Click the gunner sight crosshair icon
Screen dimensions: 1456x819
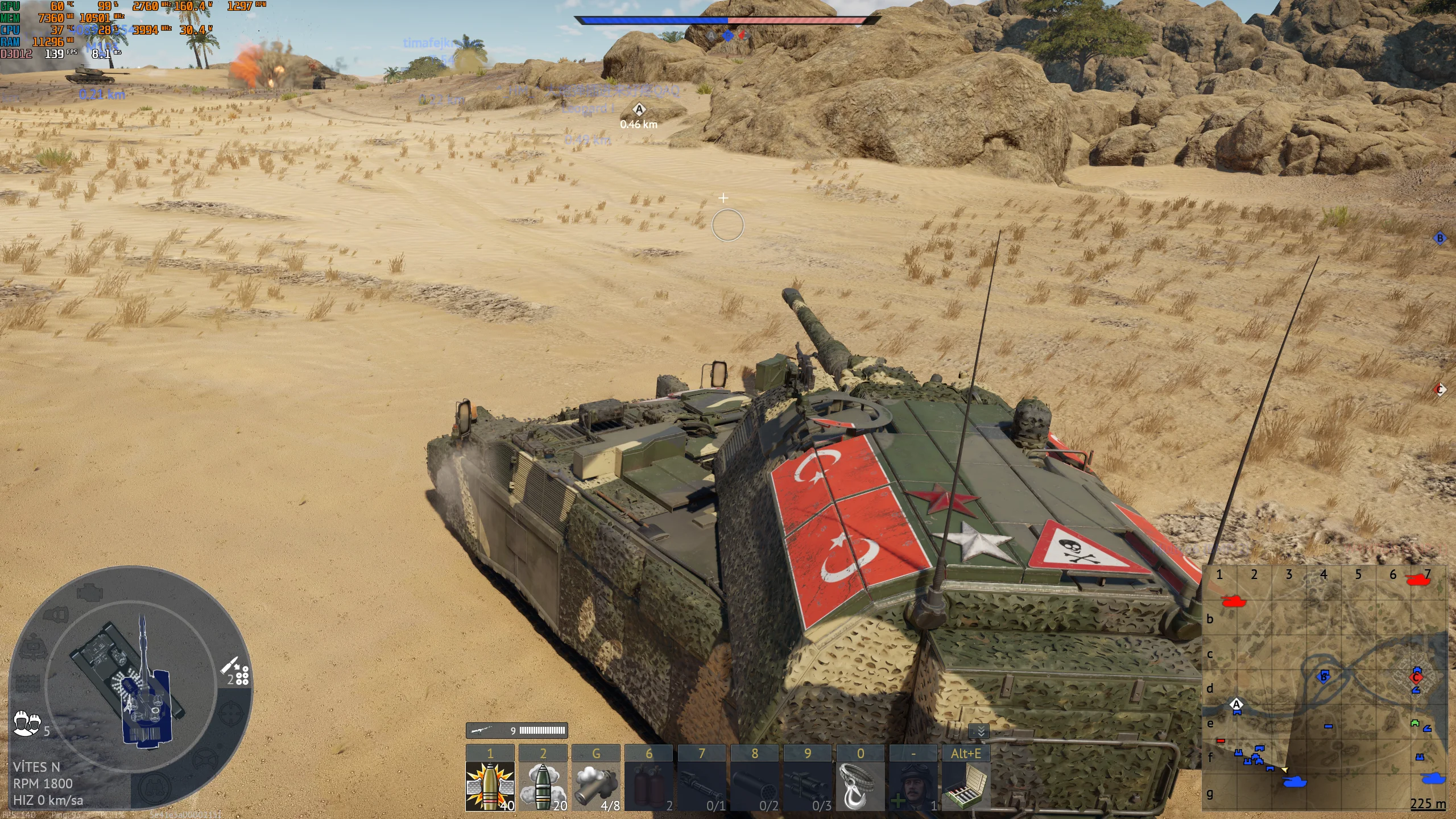coord(230,714)
